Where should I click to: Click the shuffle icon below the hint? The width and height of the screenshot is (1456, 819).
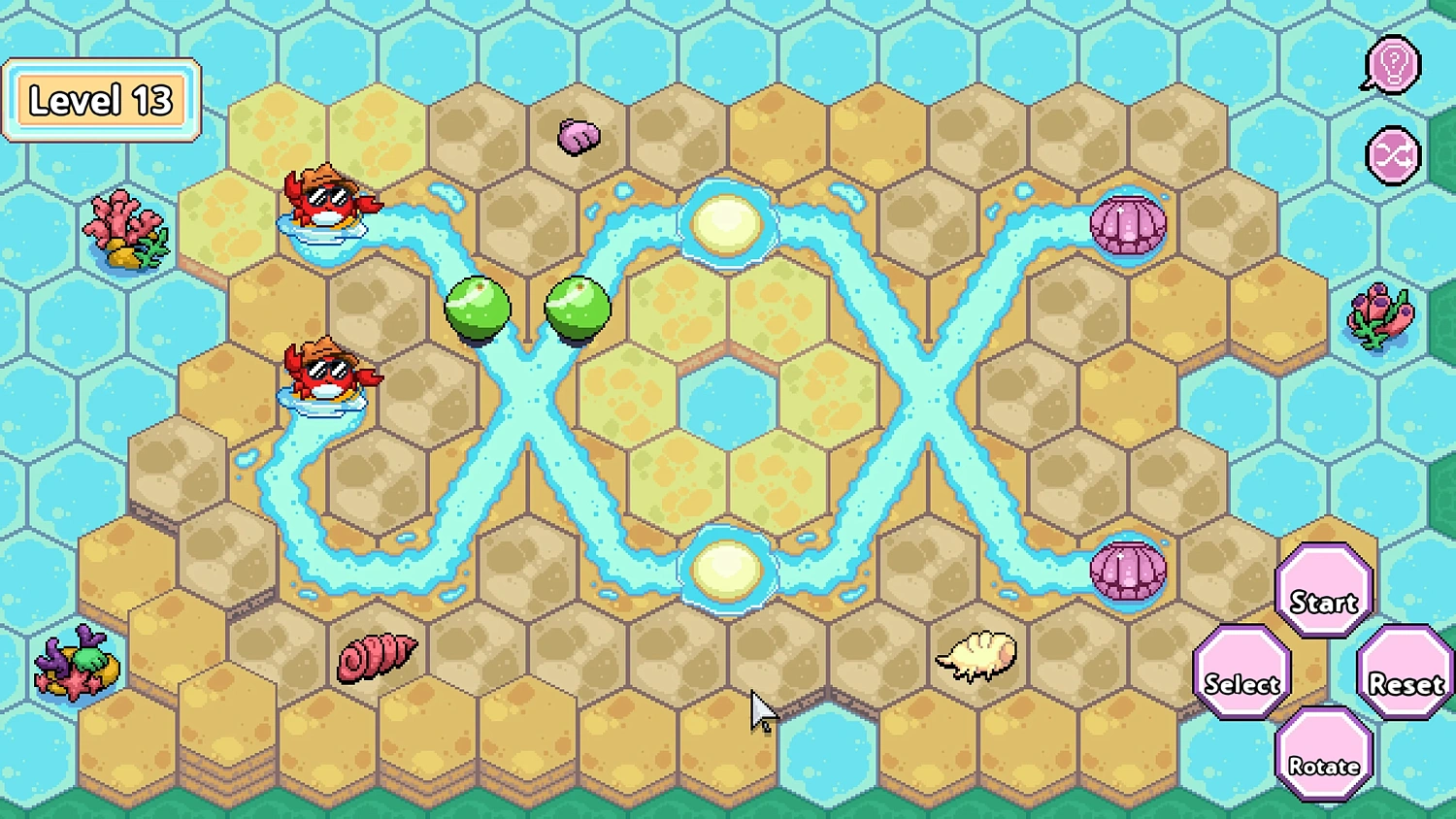1392,155
